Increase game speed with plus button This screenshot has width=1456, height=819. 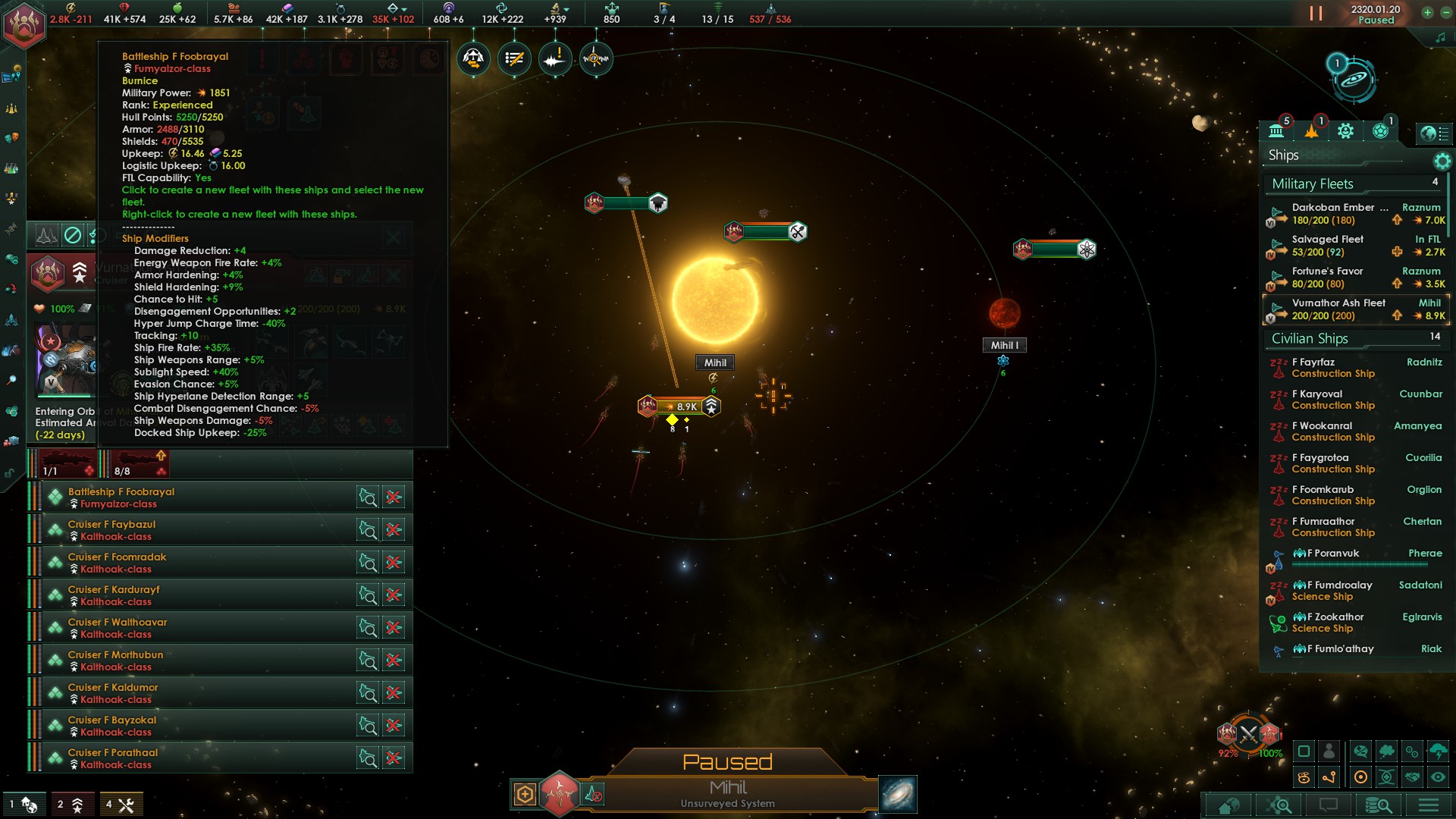(1427, 12)
